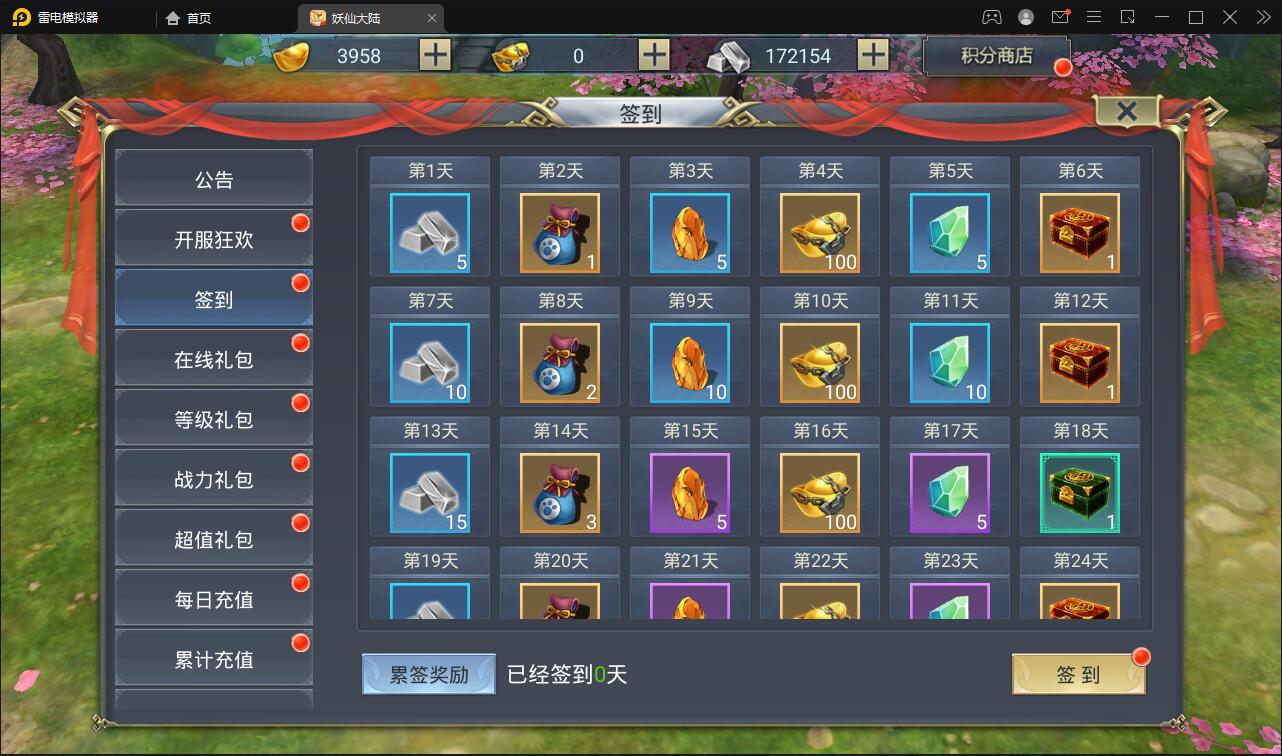Image resolution: width=1282 pixels, height=756 pixels.
Task: Open the 积分商店 points shop
Action: 997,56
